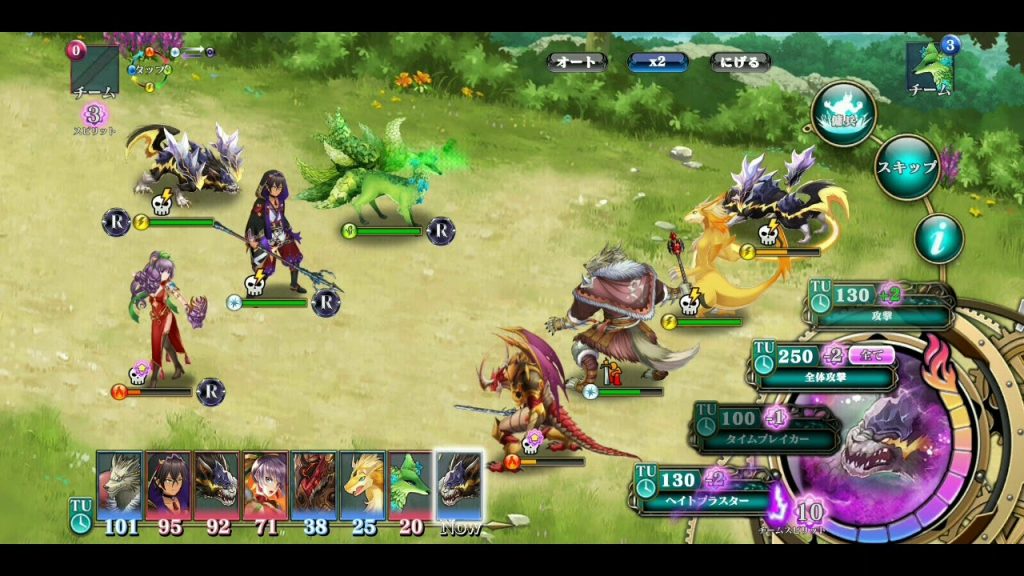Toggle the オート auto-battle button
This screenshot has width=1024, height=576.
point(577,62)
